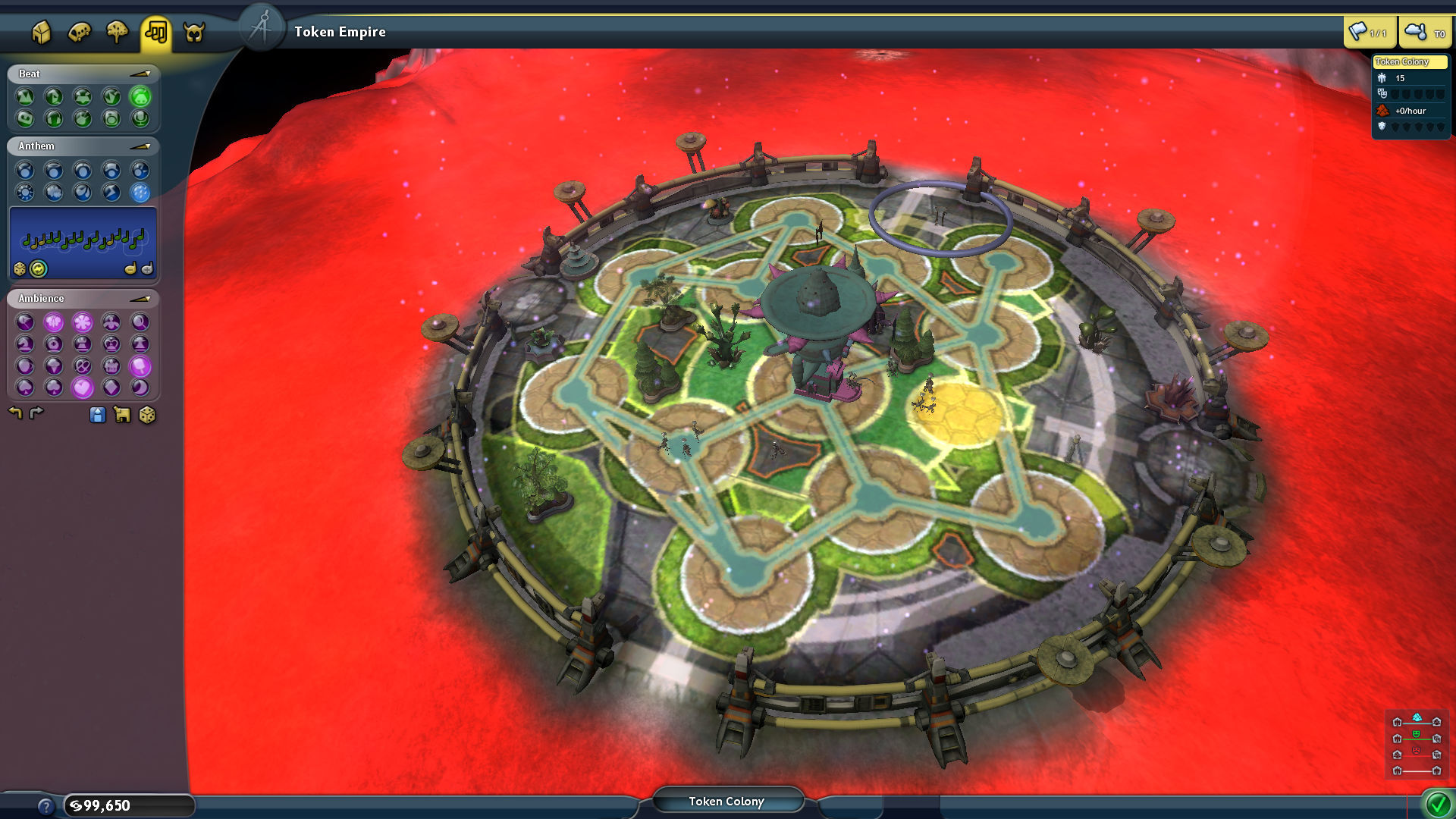
Task: Collapse the Beat section
Action: pos(140,74)
